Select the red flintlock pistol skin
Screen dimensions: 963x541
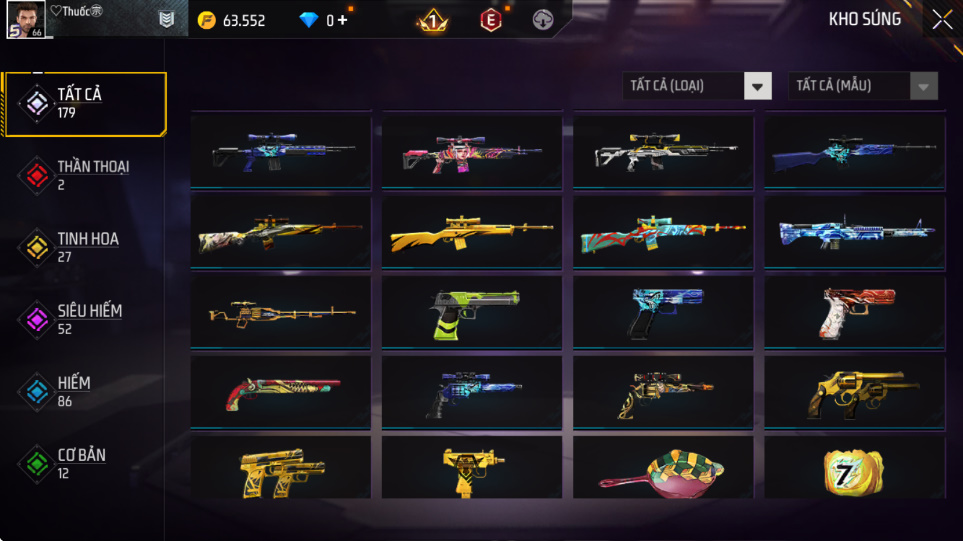click(280, 392)
